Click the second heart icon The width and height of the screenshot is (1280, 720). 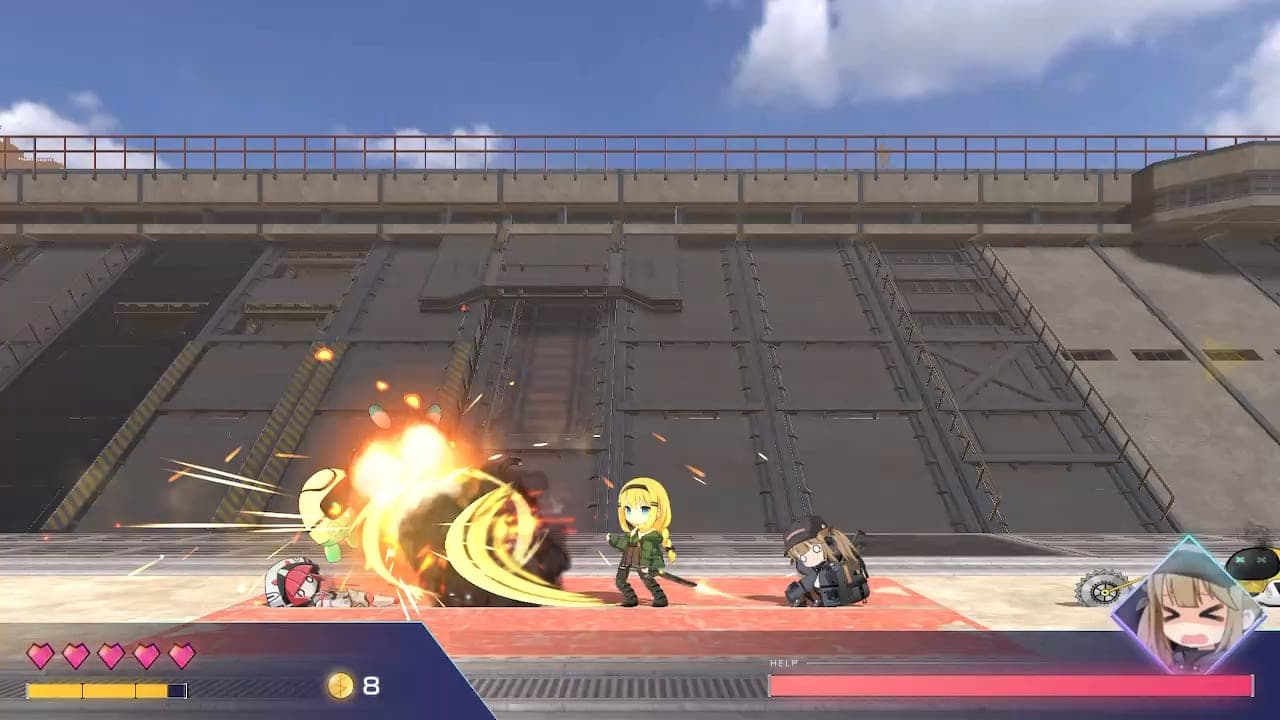pyautogui.click(x=75, y=656)
